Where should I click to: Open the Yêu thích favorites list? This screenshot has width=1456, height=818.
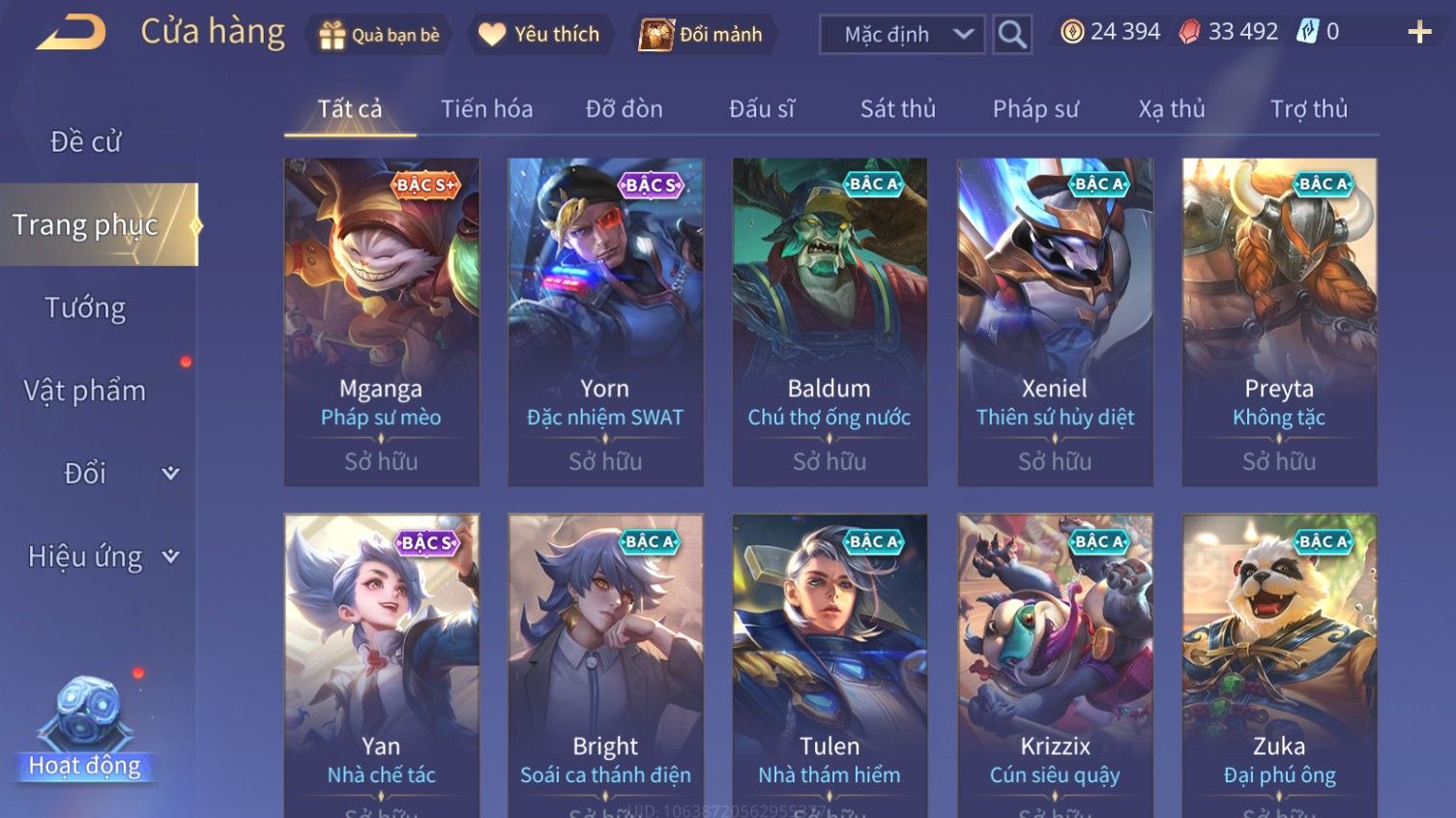click(x=539, y=35)
